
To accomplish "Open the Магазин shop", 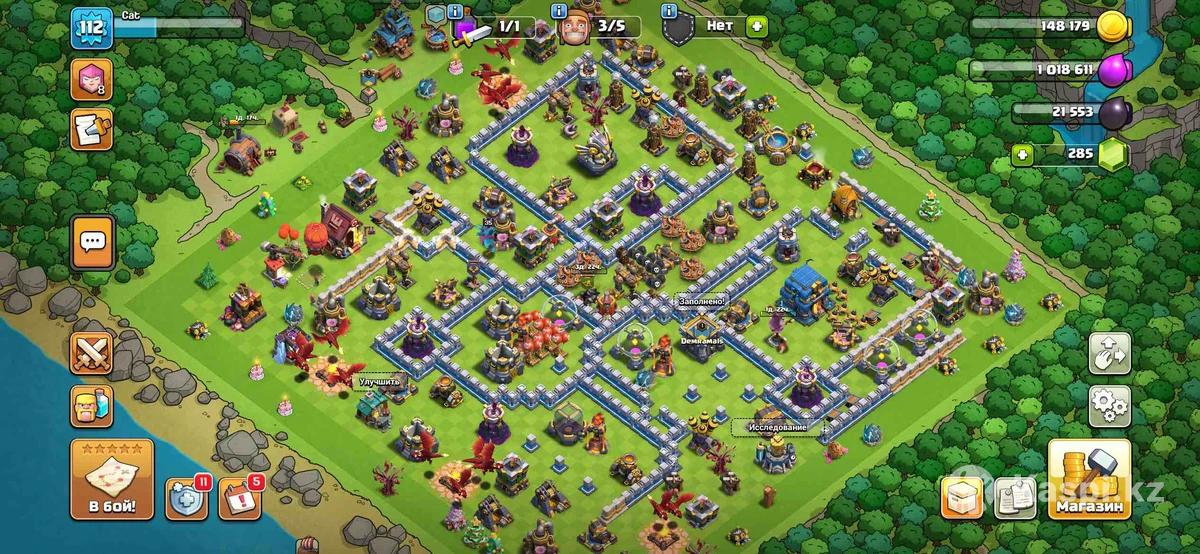I will coord(1088,480).
